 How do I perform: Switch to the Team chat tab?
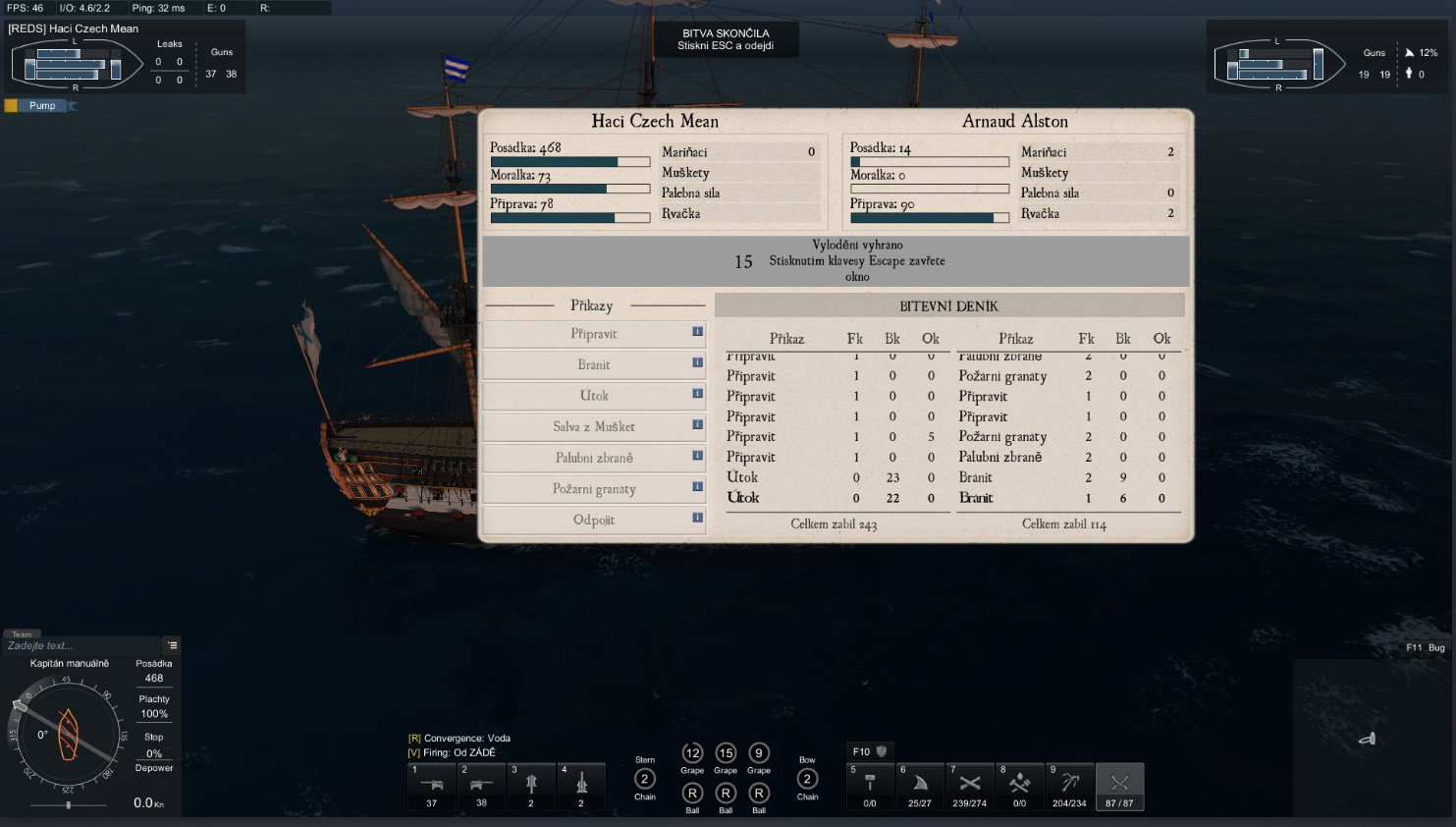click(x=22, y=634)
